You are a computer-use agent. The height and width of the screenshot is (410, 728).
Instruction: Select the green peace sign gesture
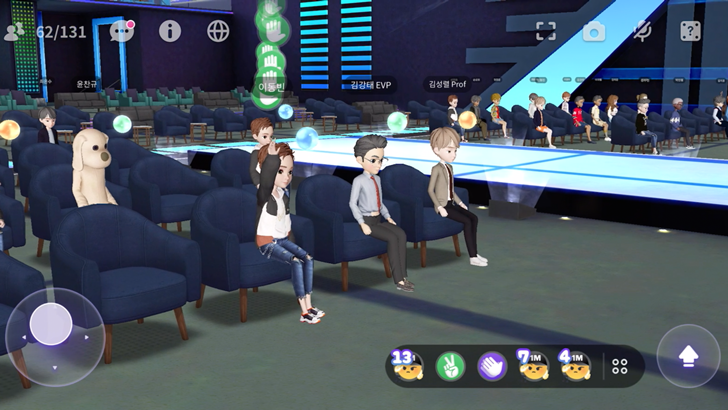(450, 366)
